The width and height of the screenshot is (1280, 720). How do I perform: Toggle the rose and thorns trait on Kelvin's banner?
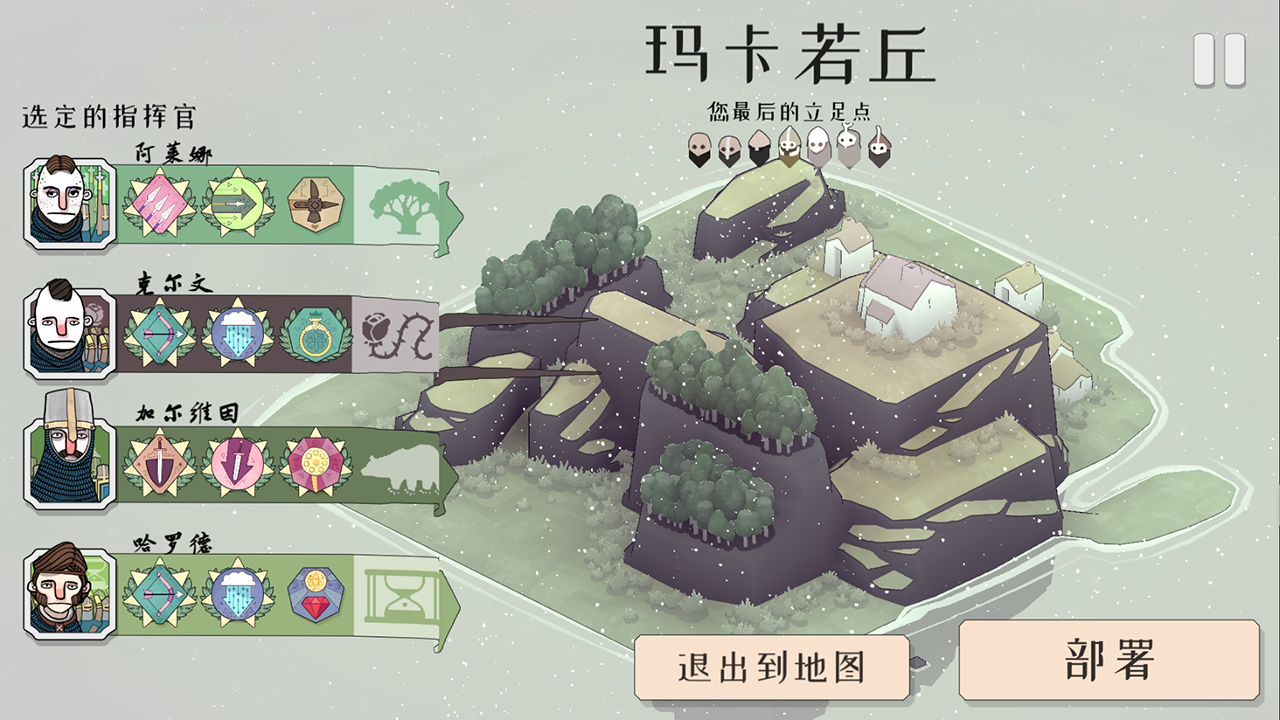398,335
